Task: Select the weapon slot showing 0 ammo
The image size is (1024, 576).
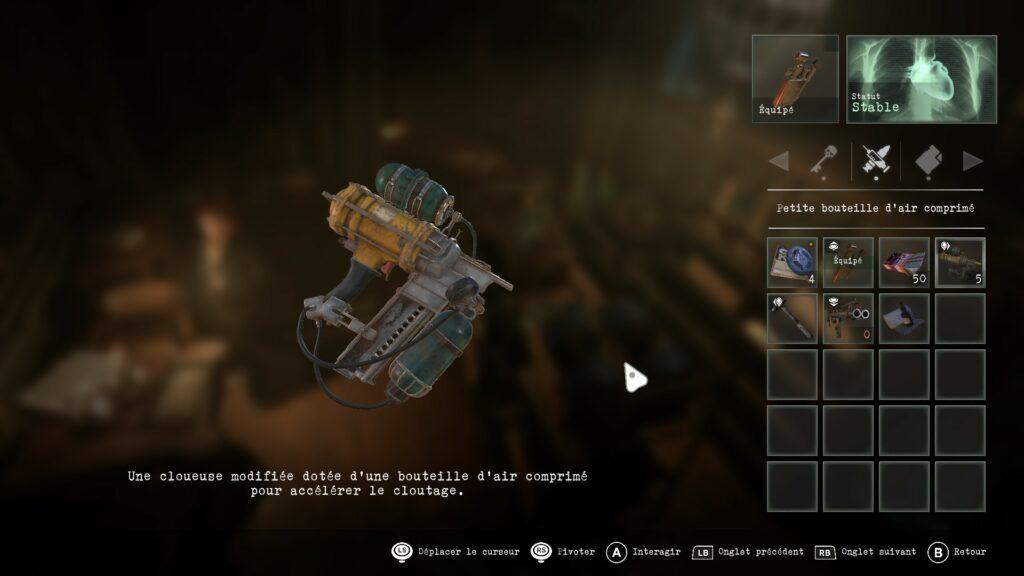Action: point(848,318)
